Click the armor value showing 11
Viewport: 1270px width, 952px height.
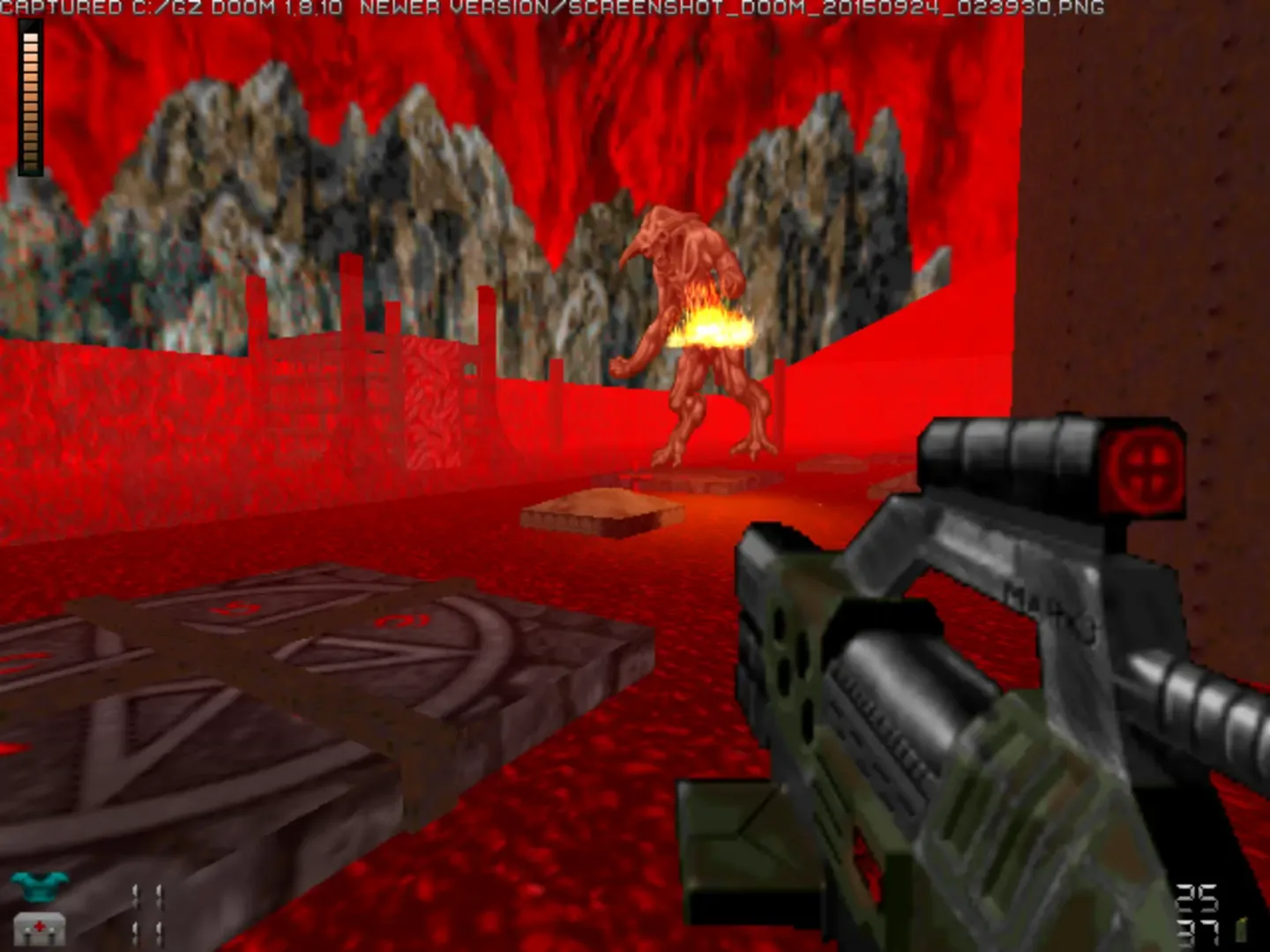pyautogui.click(x=148, y=893)
